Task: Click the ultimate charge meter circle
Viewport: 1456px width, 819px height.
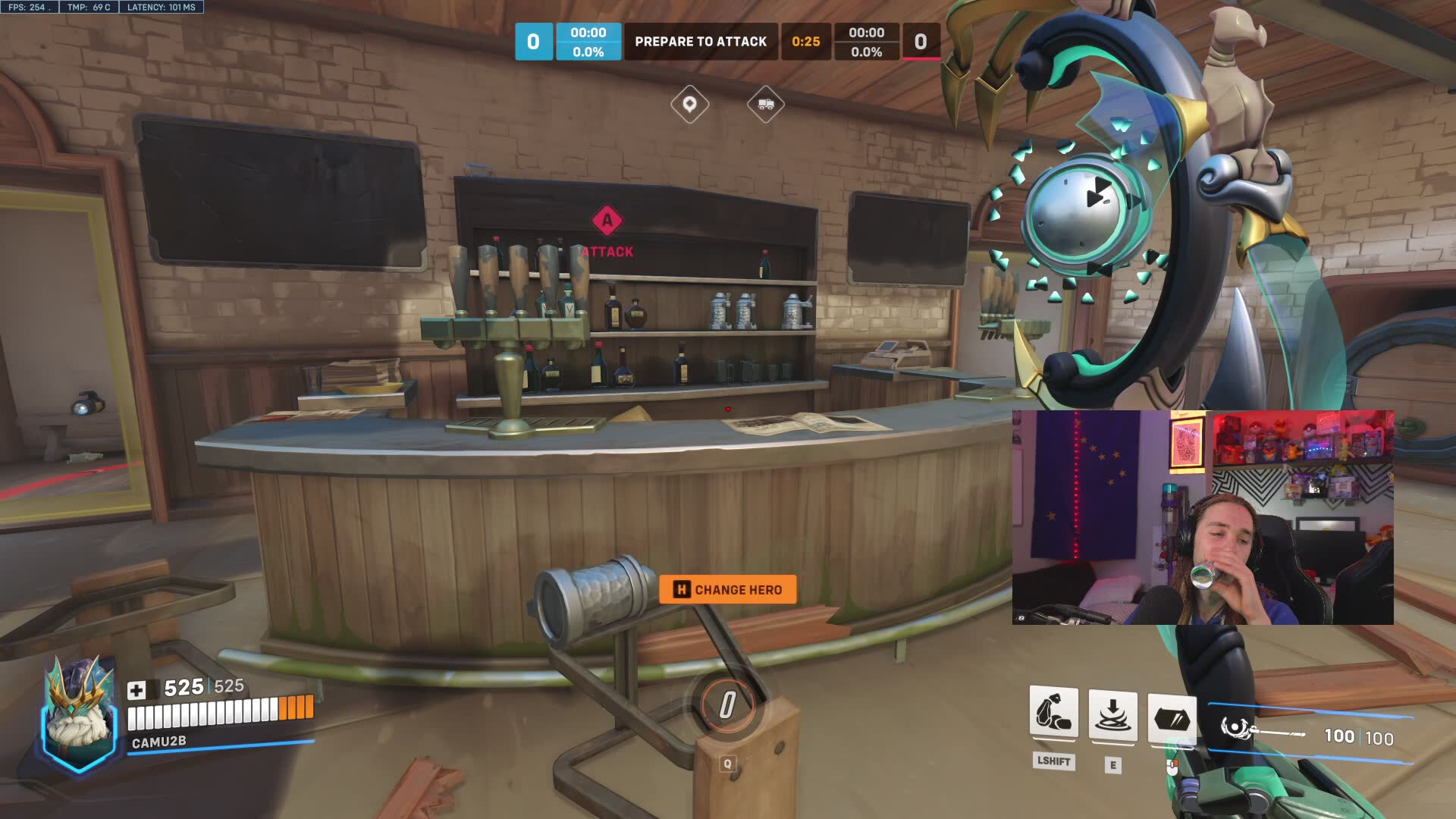Action: coord(726,704)
